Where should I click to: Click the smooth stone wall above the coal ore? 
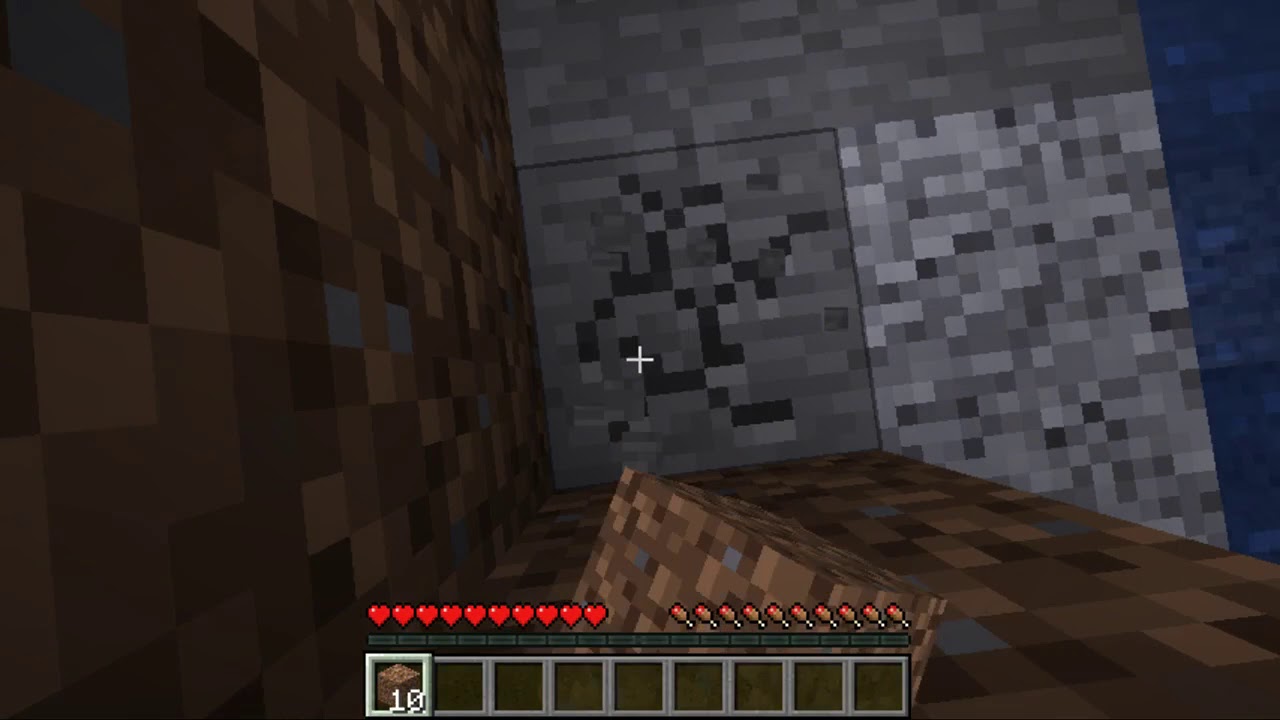(x=660, y=60)
